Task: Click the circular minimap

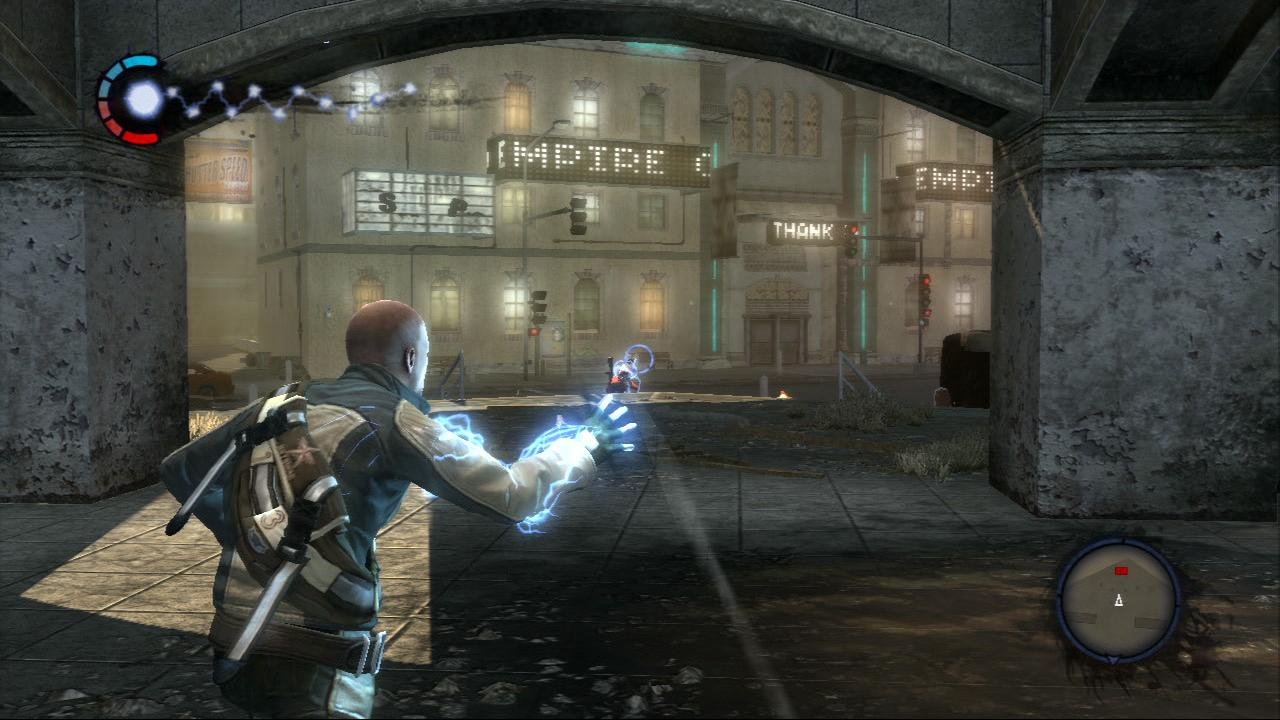Action: tap(1119, 600)
